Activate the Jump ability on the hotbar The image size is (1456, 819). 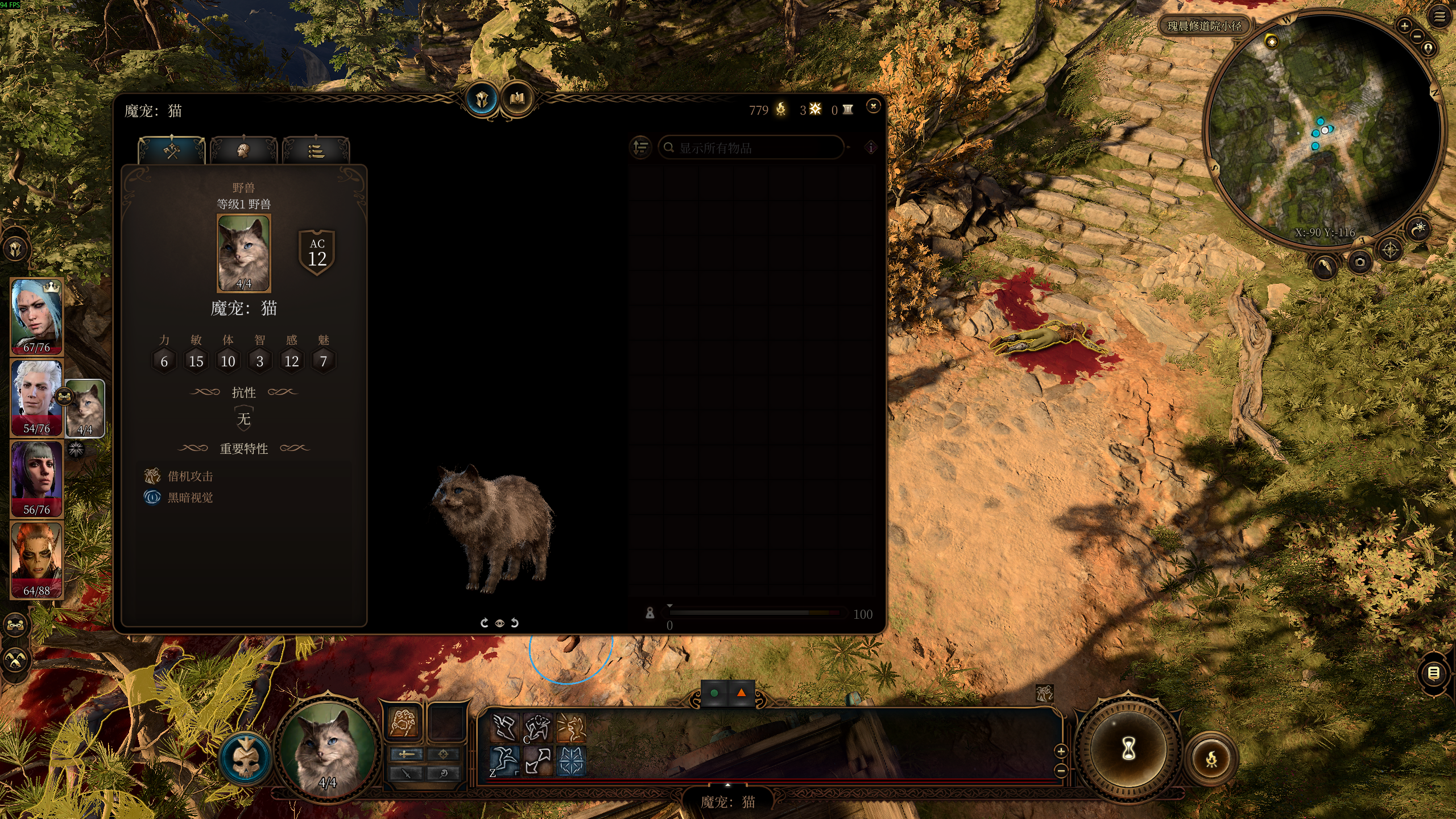coord(504,760)
